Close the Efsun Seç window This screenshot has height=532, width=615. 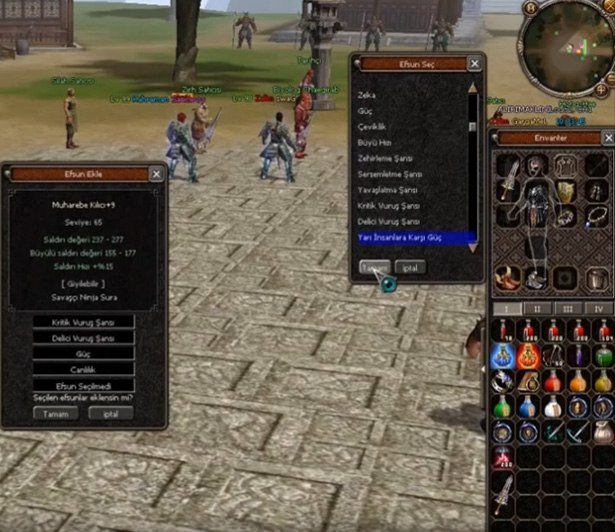click(475, 63)
